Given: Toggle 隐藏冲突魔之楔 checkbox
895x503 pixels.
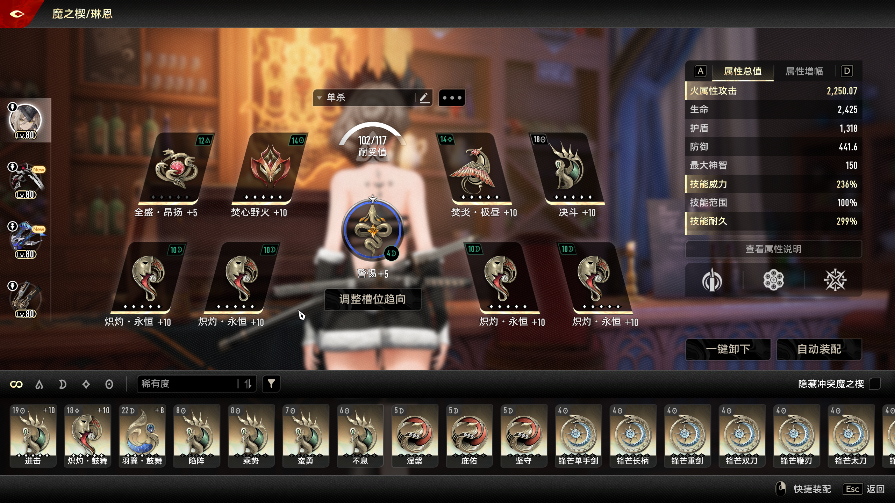Looking at the screenshot, I should 876,383.
